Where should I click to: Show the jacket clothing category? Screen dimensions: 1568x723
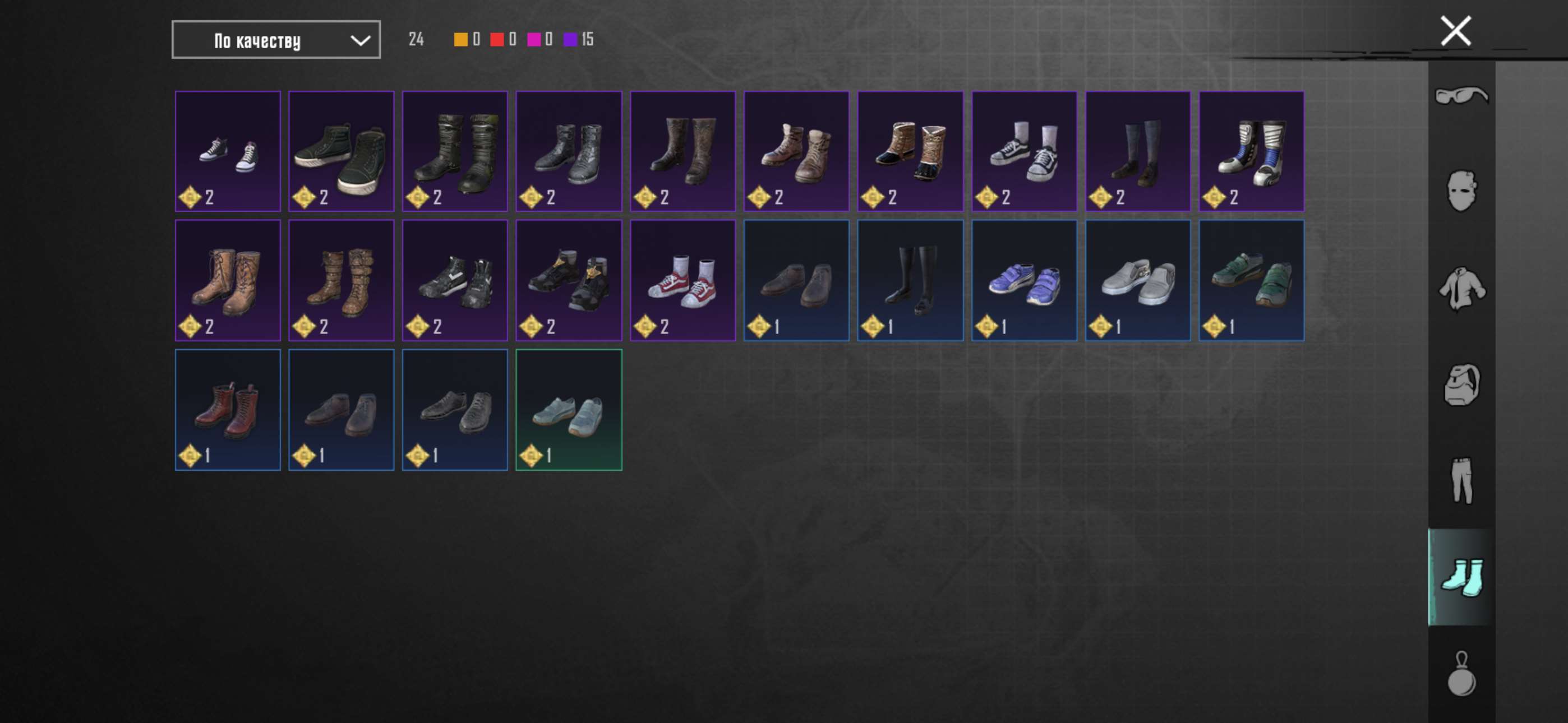point(1461,288)
